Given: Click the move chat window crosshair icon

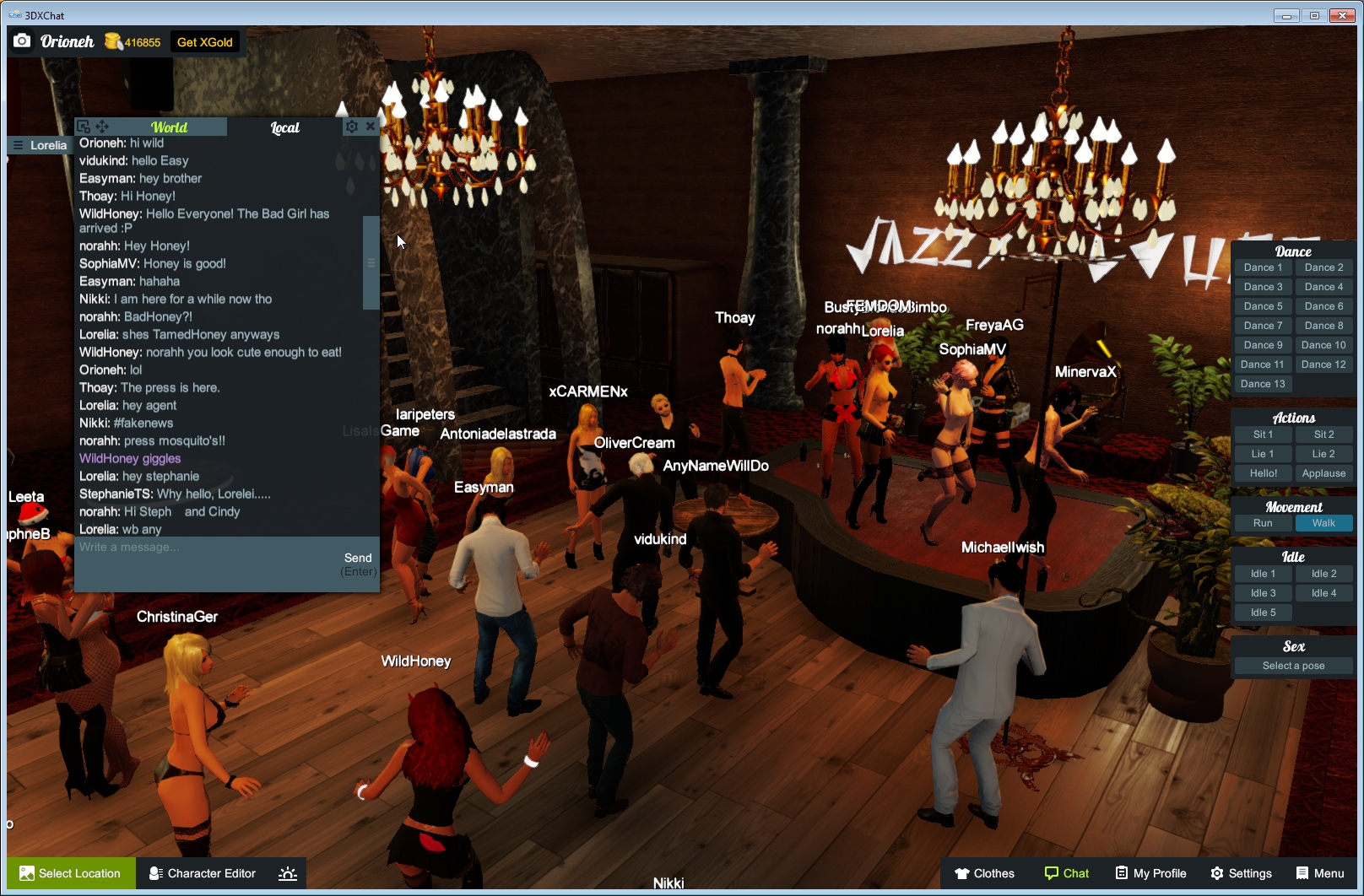Looking at the screenshot, I should tap(101, 127).
